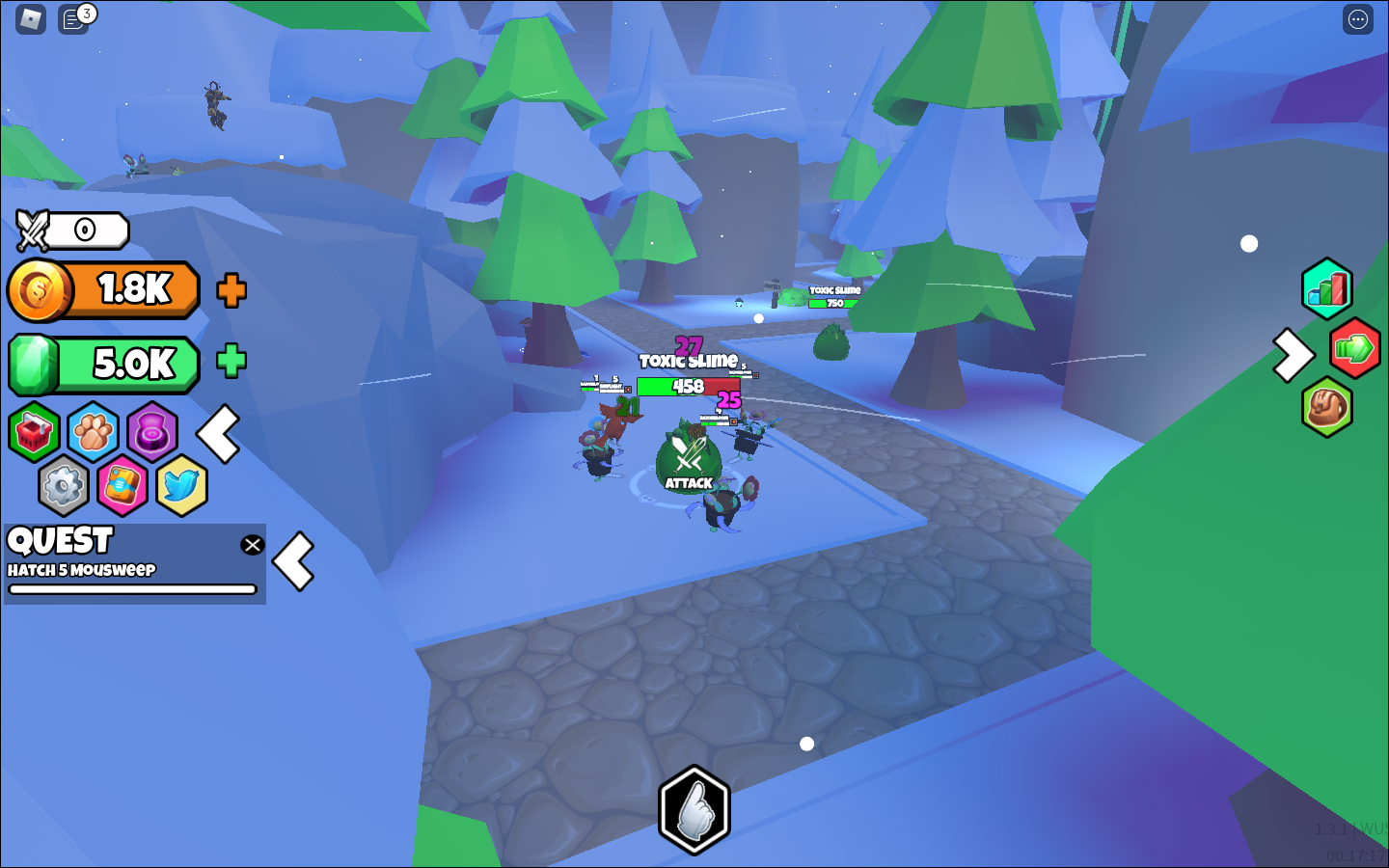Tap the pointer click button at bottom
The height and width of the screenshot is (868, 1389).
point(694,808)
